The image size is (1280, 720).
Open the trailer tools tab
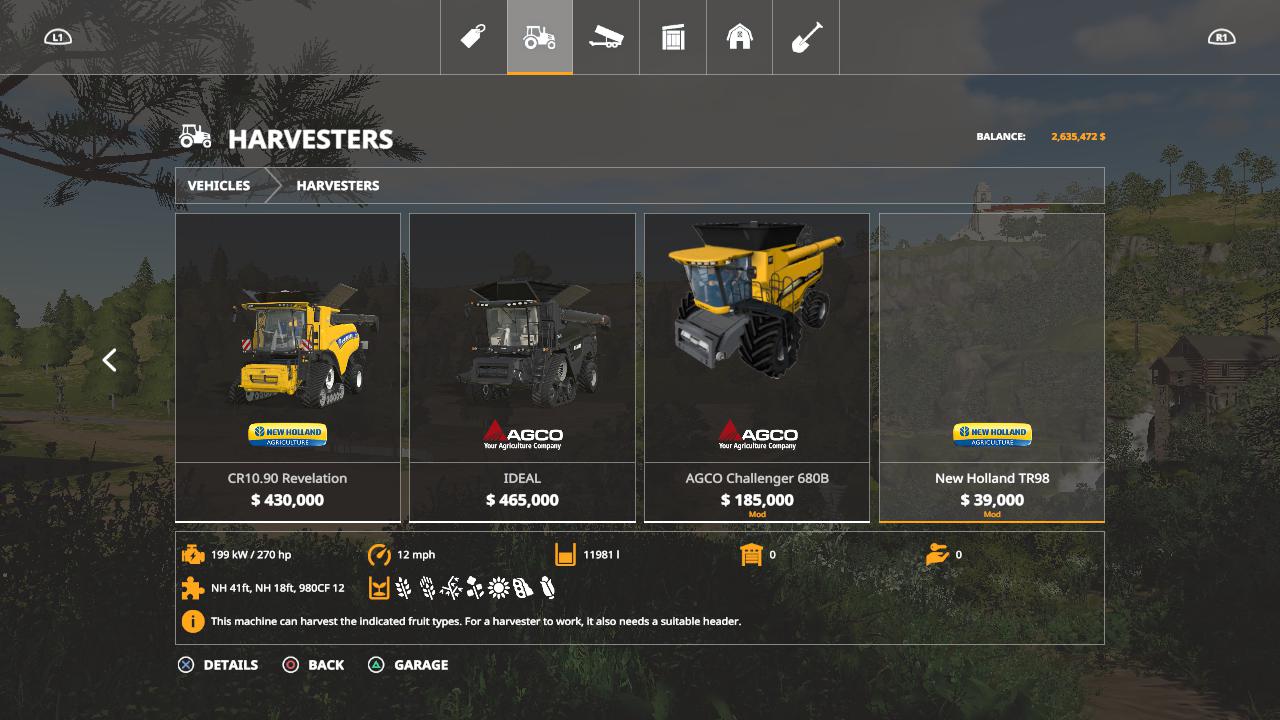pos(606,37)
